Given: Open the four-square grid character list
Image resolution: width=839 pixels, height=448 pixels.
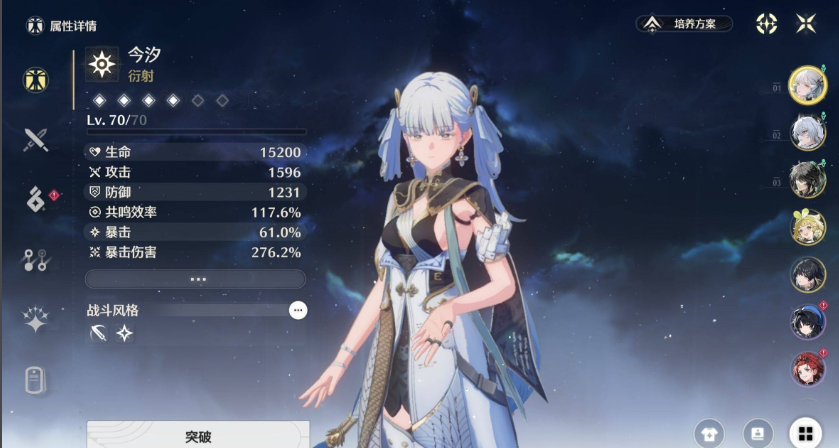Looking at the screenshot, I should [x=802, y=432].
